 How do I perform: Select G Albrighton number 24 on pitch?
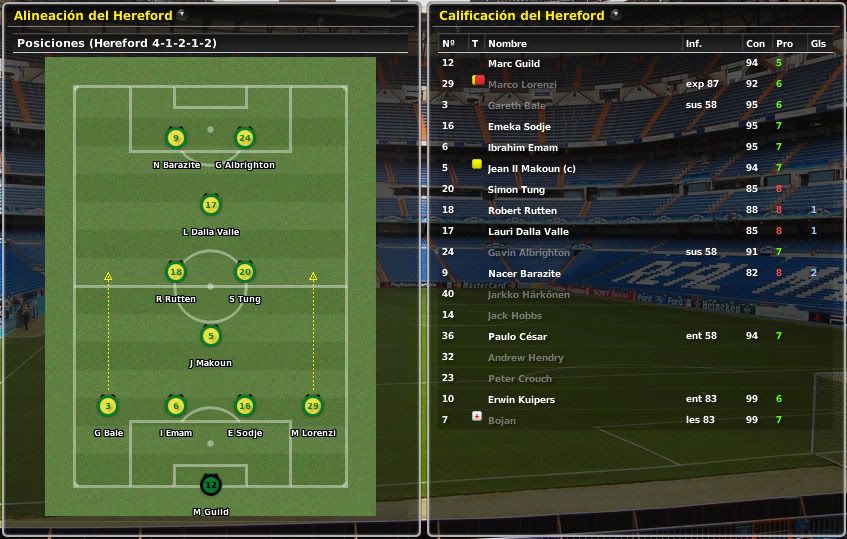(x=244, y=139)
